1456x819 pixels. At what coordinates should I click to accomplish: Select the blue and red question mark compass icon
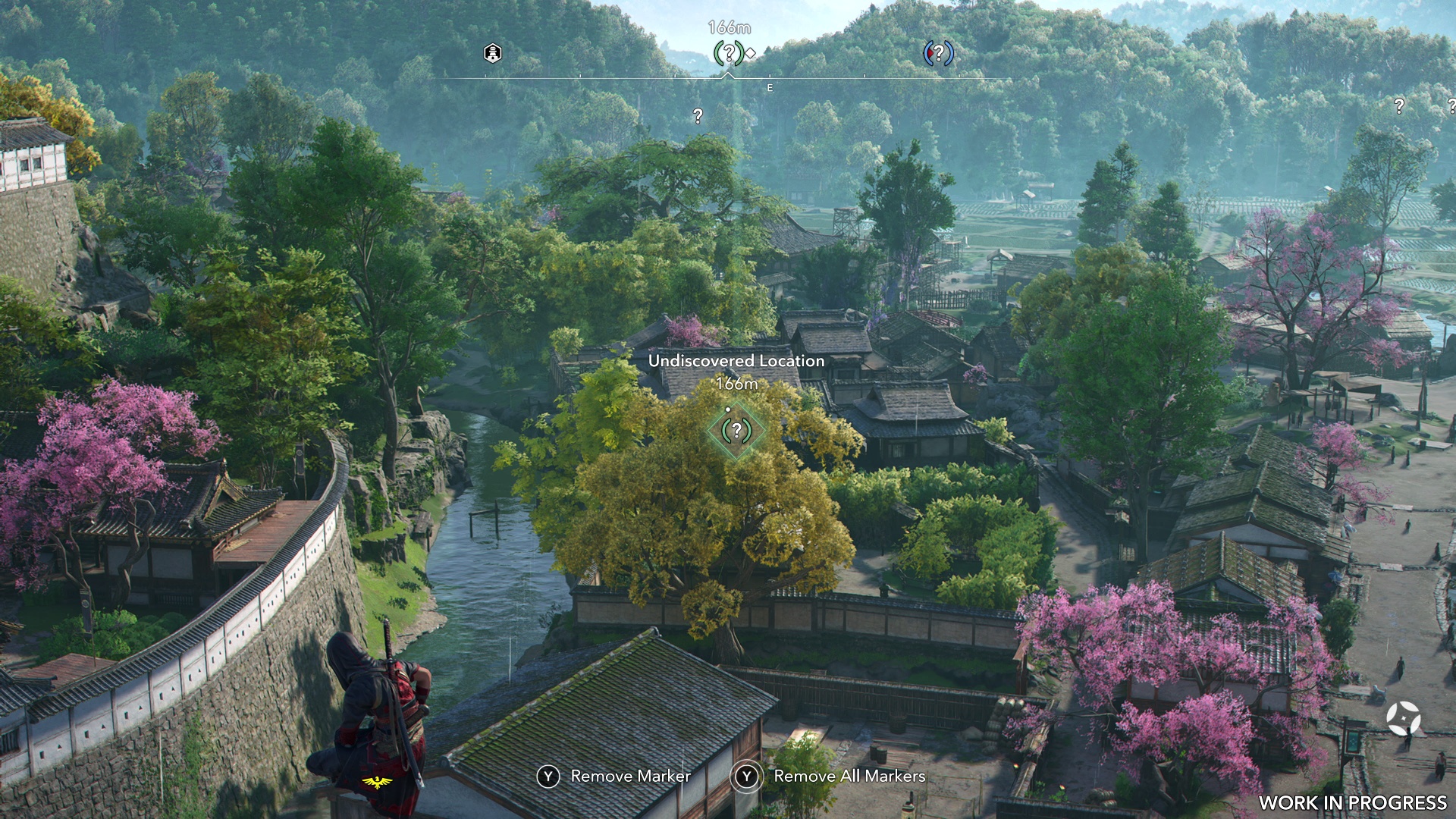tap(938, 53)
